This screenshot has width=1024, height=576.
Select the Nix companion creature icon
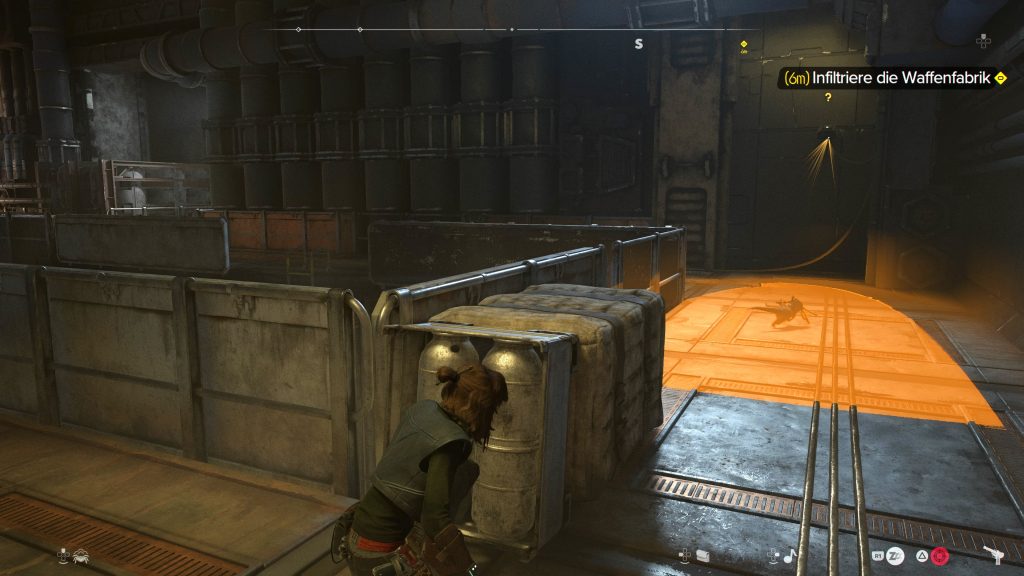point(81,555)
